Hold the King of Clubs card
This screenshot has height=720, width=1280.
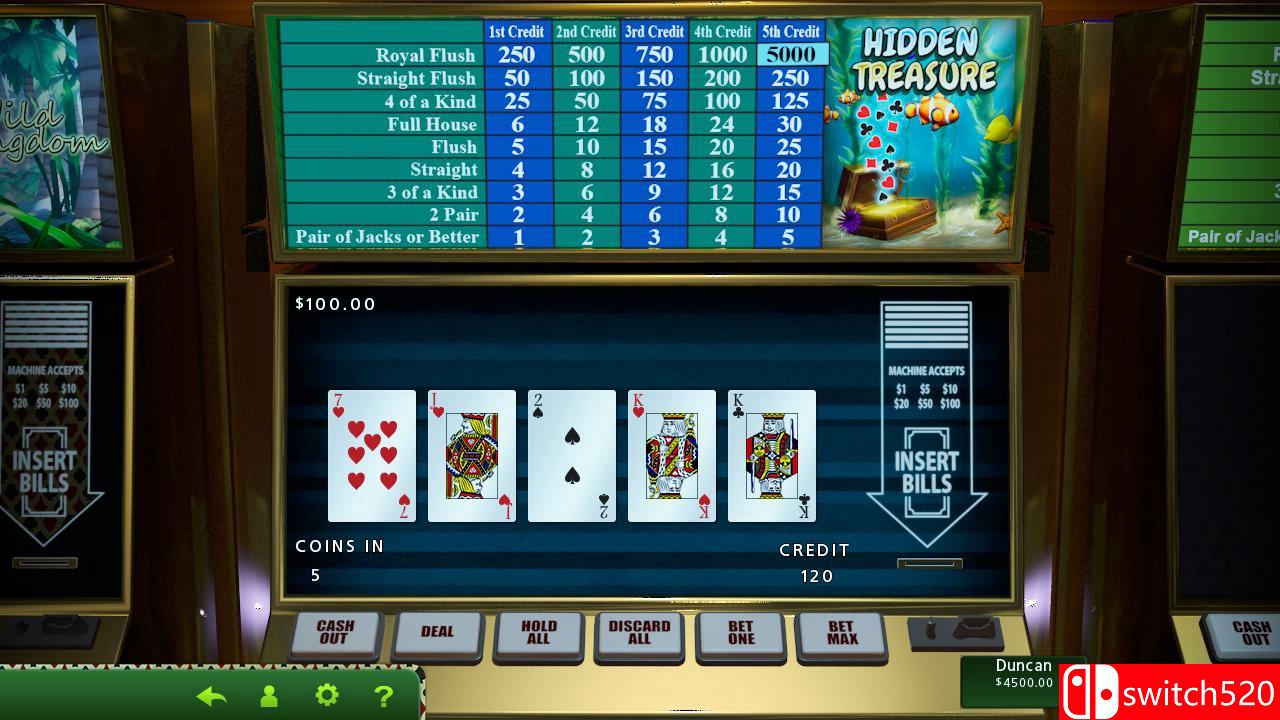(x=772, y=455)
